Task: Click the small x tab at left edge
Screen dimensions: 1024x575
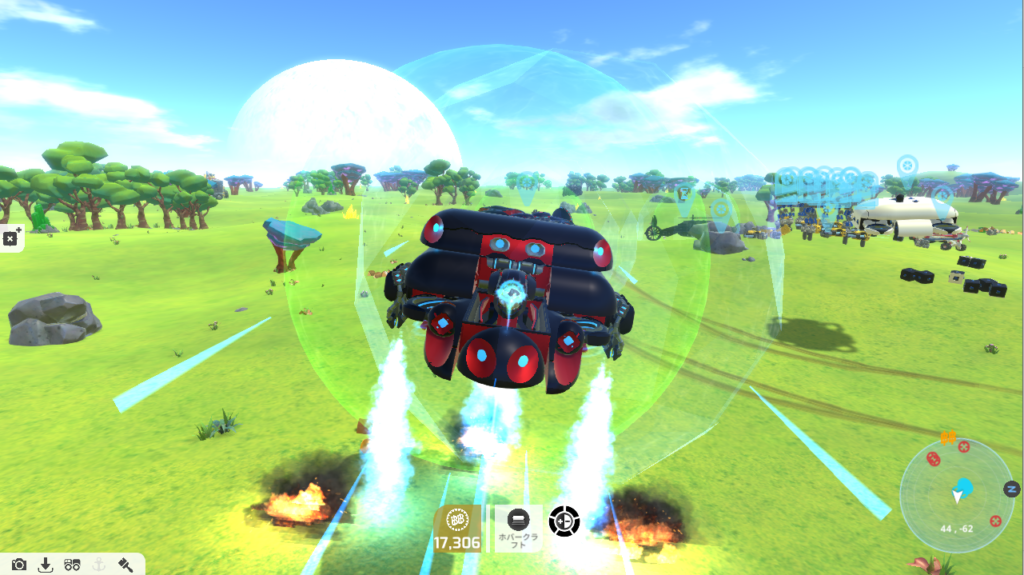Action: 10,239
